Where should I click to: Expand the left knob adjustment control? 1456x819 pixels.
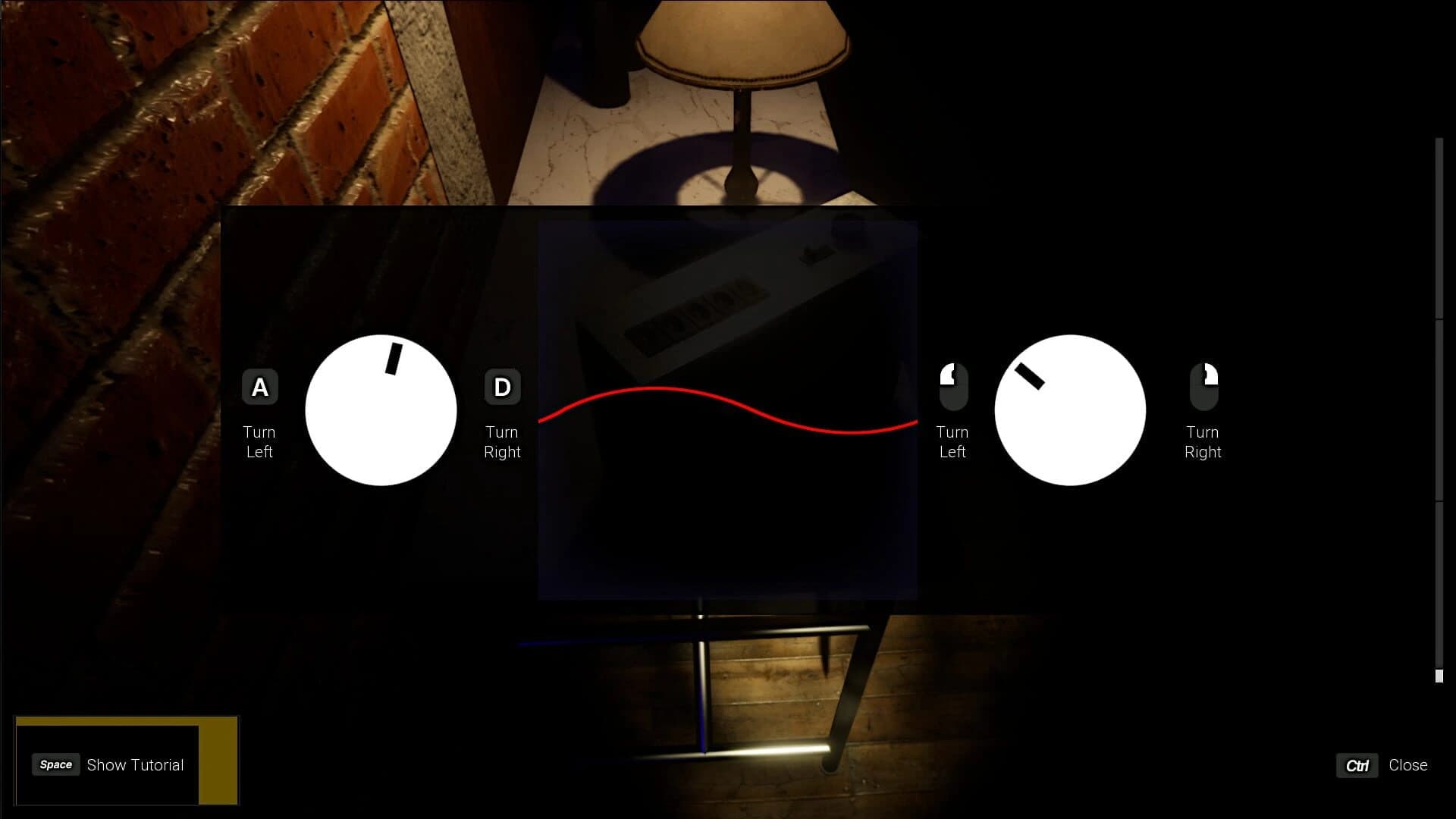379,409
